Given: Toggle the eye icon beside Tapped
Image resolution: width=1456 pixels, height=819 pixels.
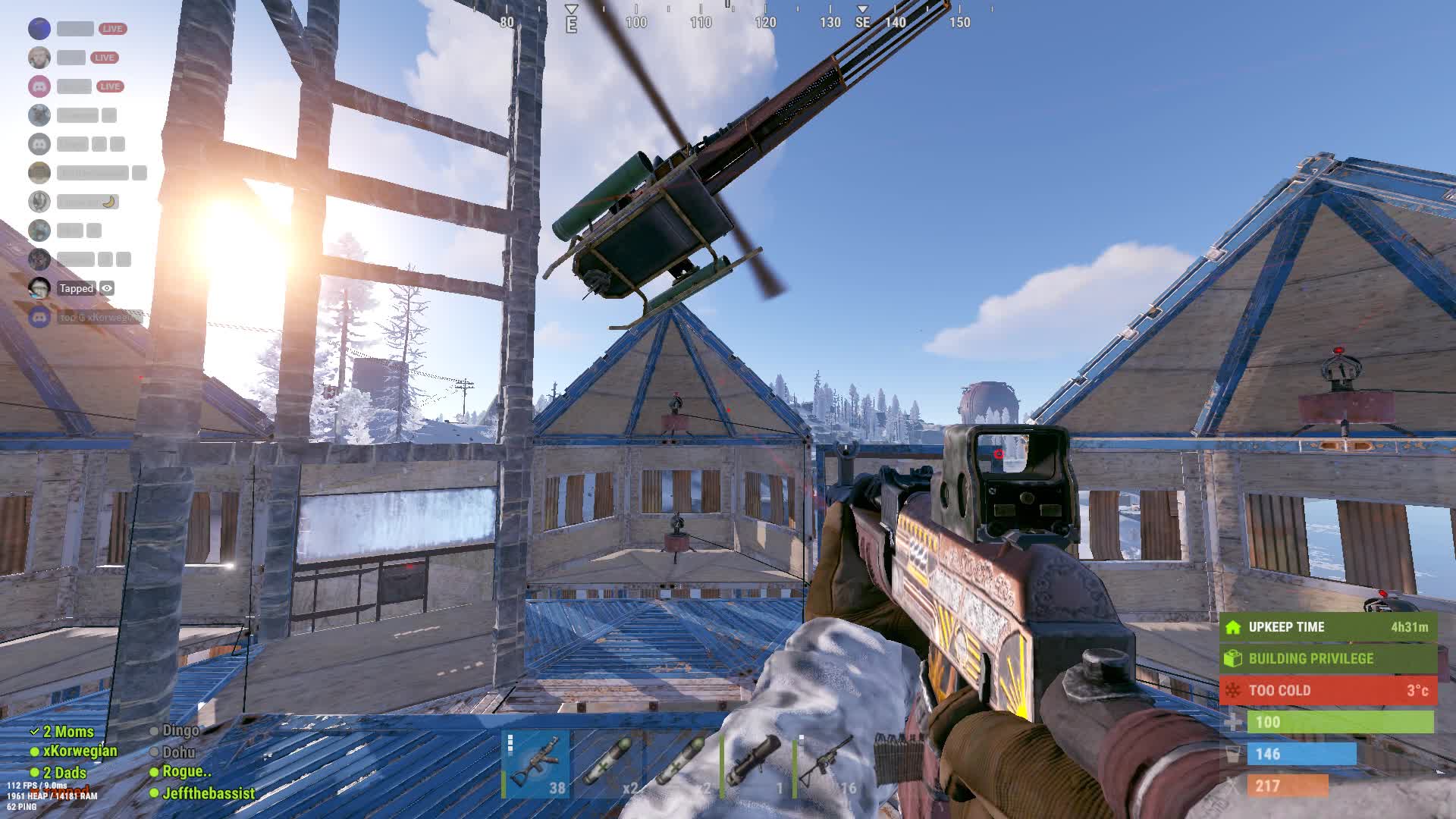Looking at the screenshot, I should 107,288.
